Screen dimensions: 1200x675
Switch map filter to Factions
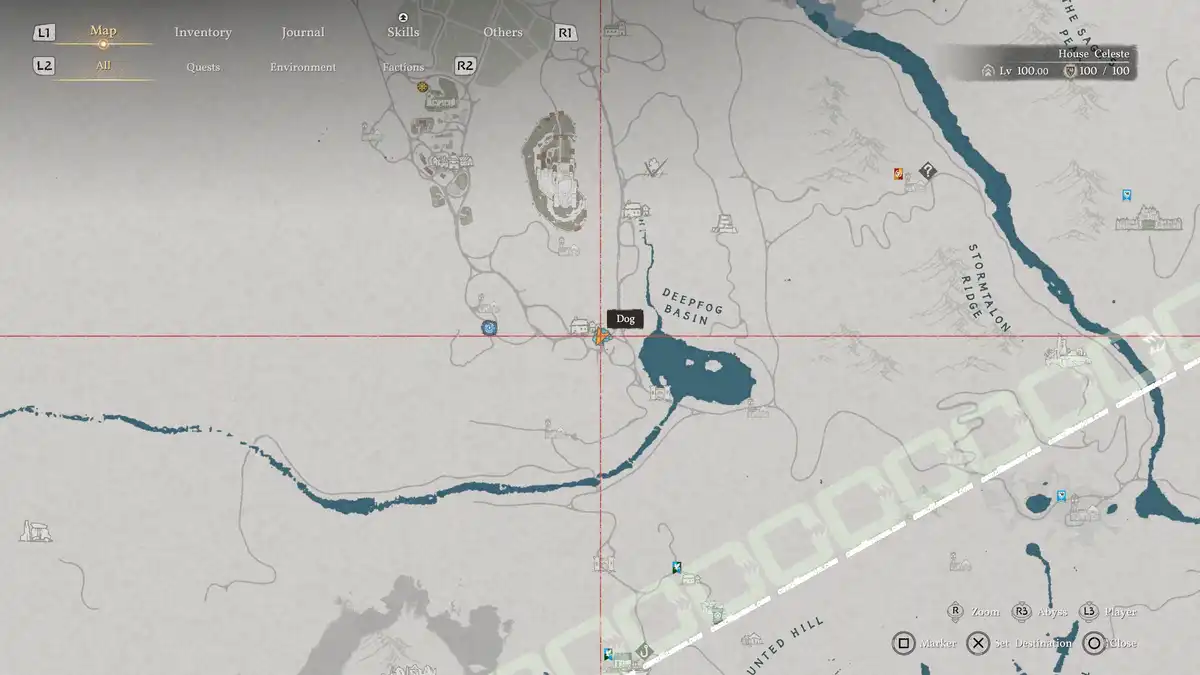(403, 67)
